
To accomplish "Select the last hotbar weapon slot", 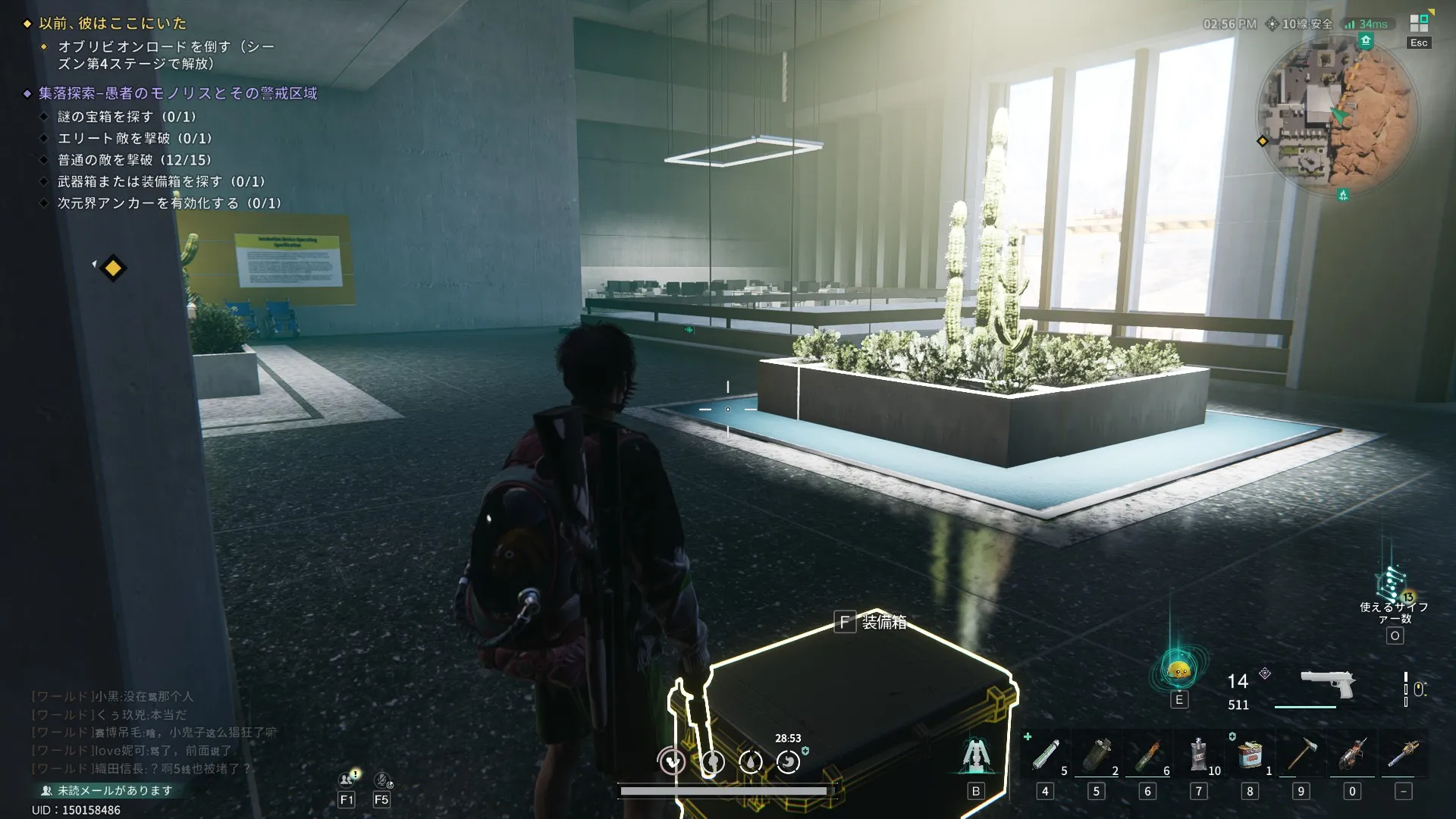I will (1404, 755).
